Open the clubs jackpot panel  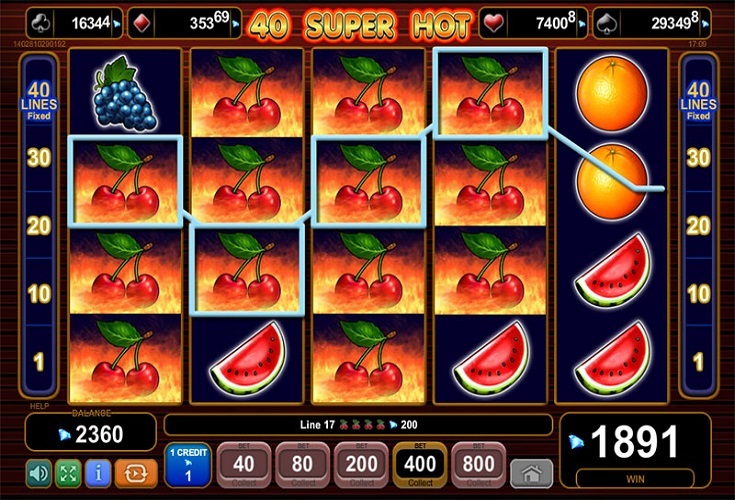tap(73, 23)
